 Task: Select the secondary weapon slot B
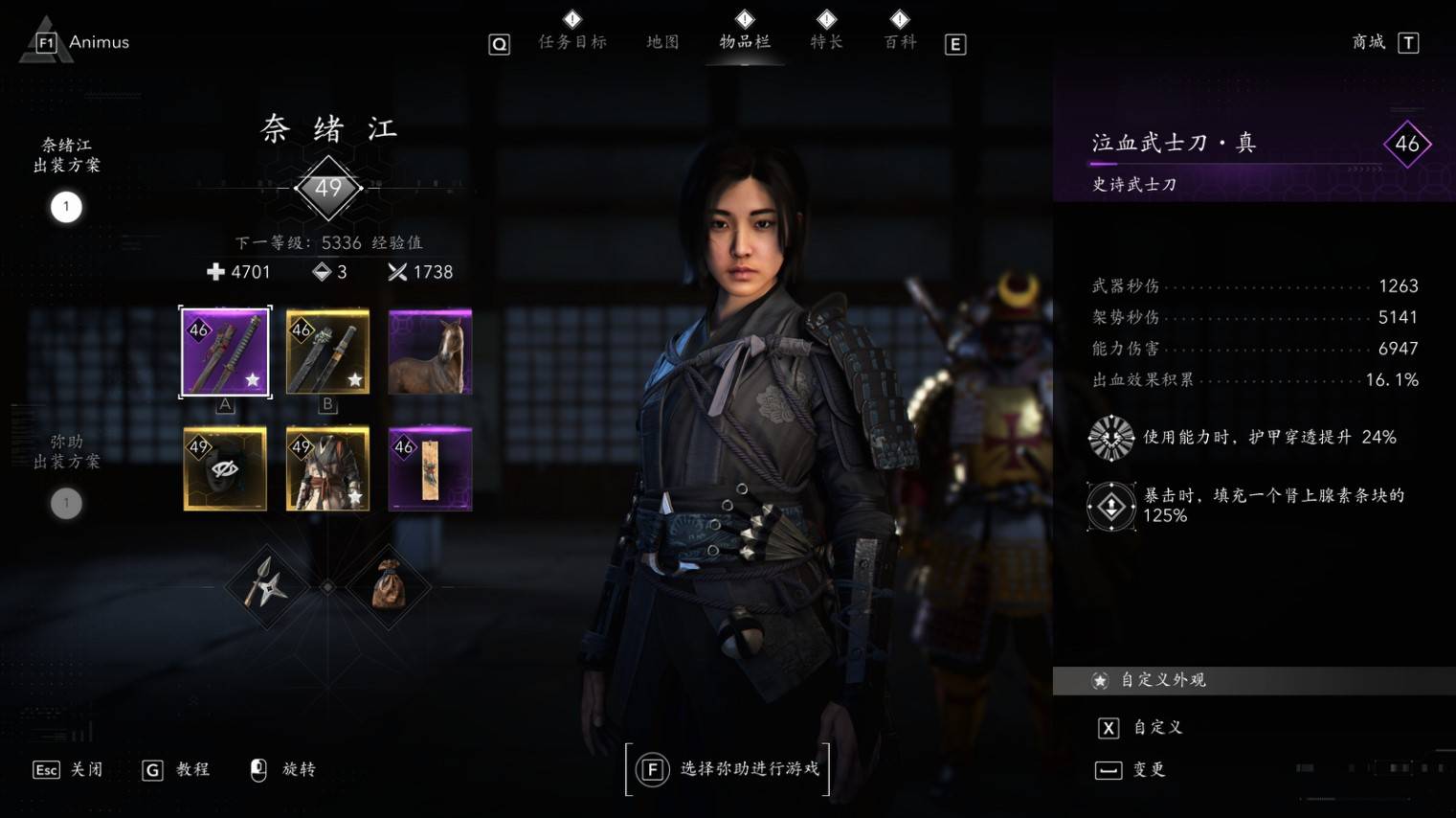[327, 352]
